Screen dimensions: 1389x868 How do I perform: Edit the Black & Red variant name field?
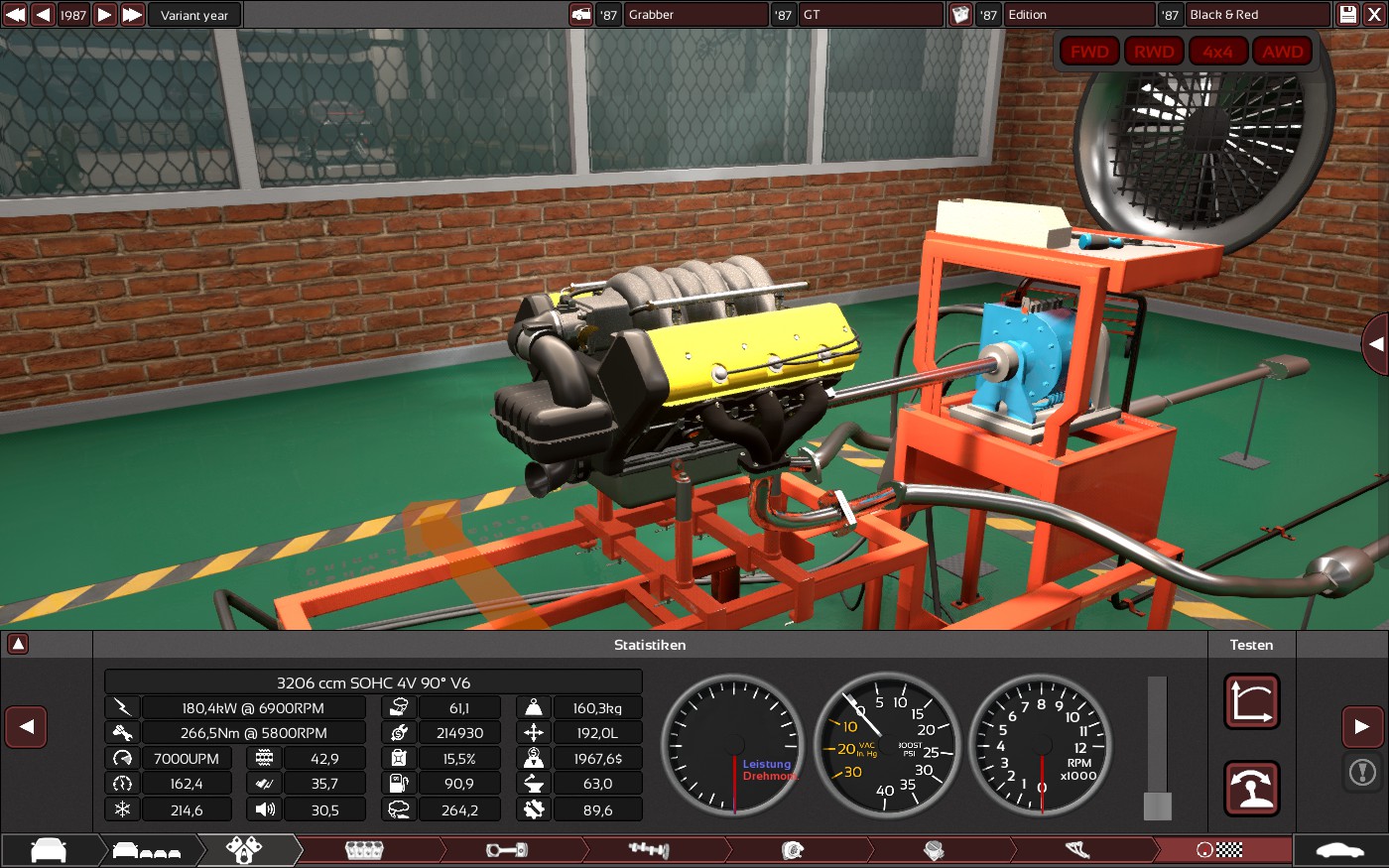1257,15
